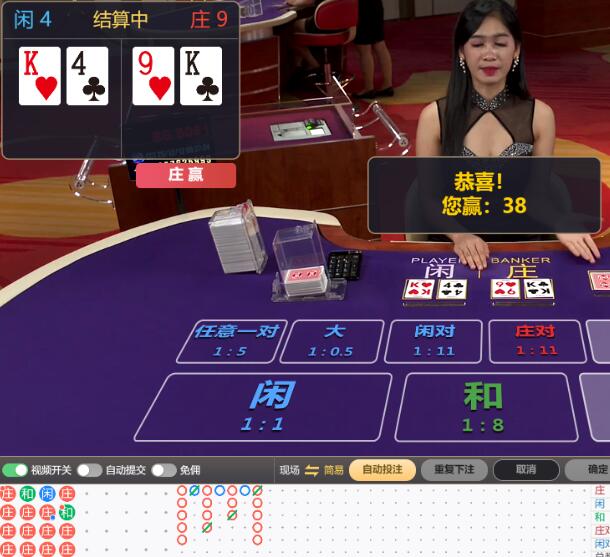This screenshot has width=610, height=557.
Task: Choose the 大 1:0.5 bet area
Action: coord(332,341)
